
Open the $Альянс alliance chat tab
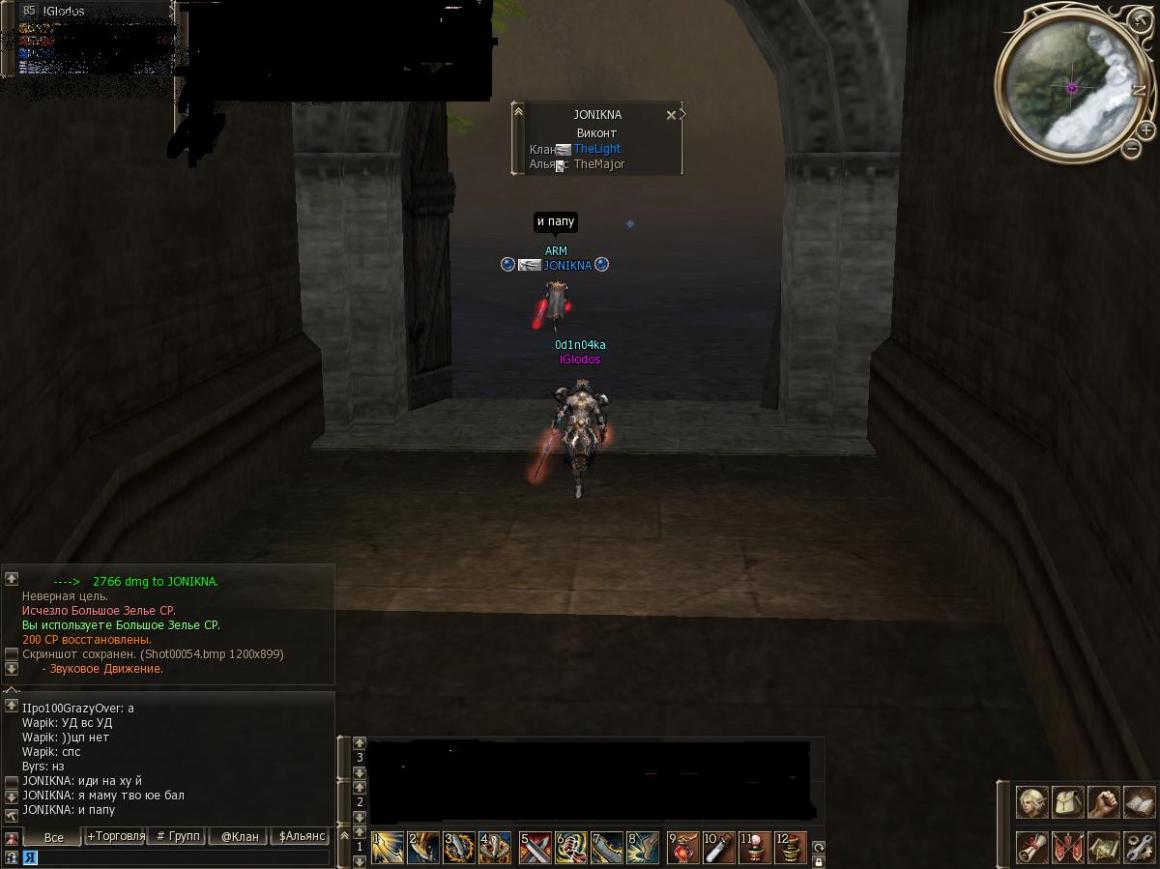[301, 836]
